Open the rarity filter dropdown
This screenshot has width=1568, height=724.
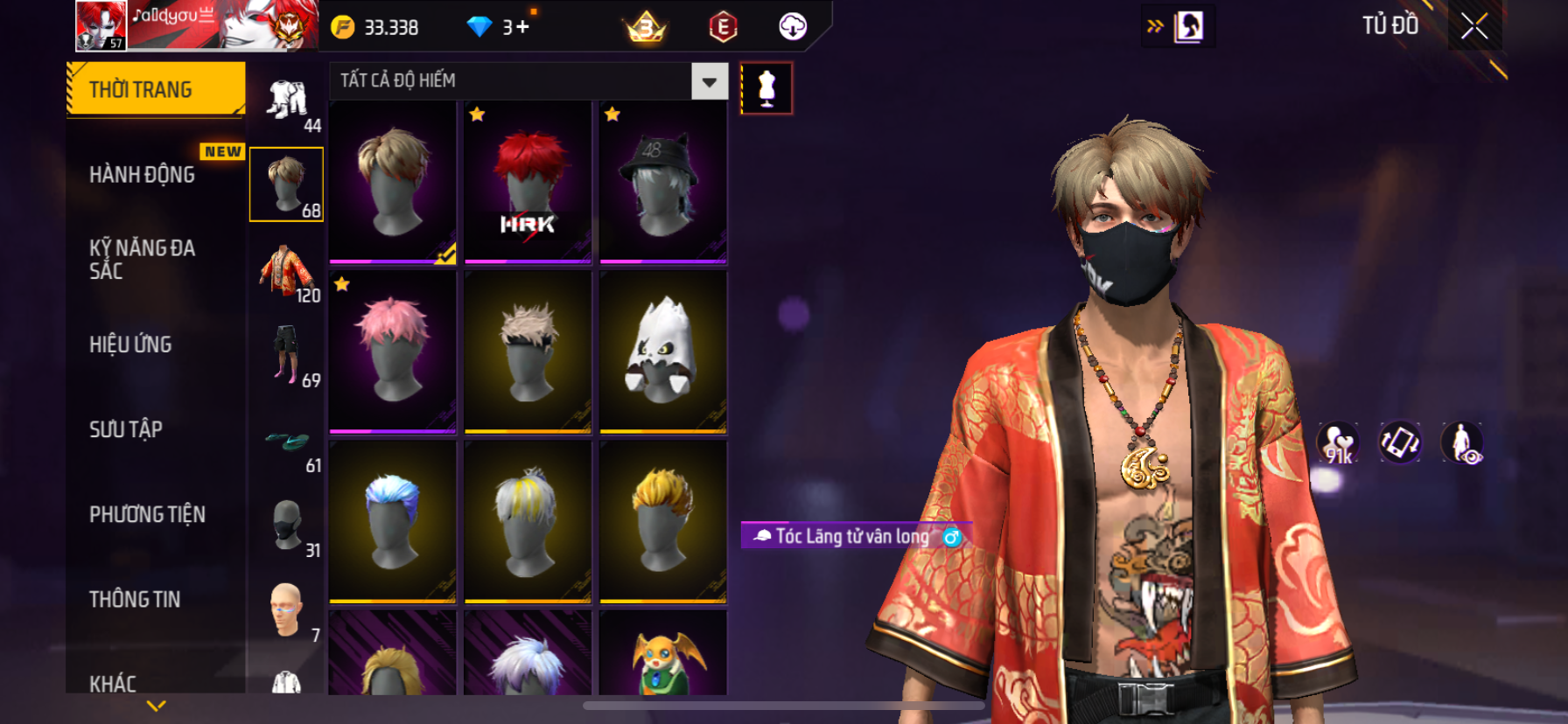click(x=709, y=81)
